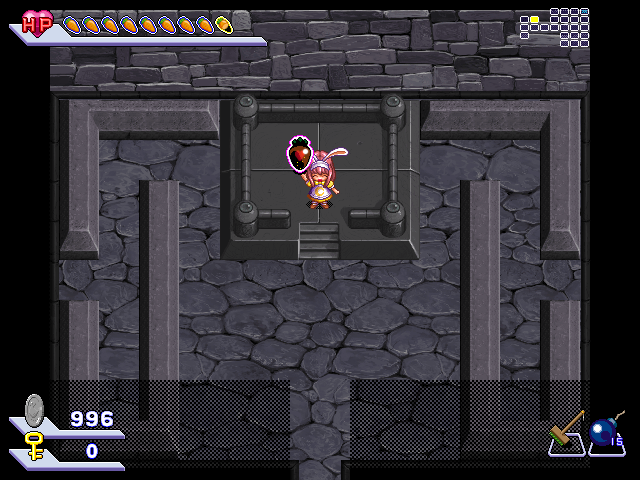Click the dungeon minimap grid
Screen dimensions: 640x480
(554, 27)
